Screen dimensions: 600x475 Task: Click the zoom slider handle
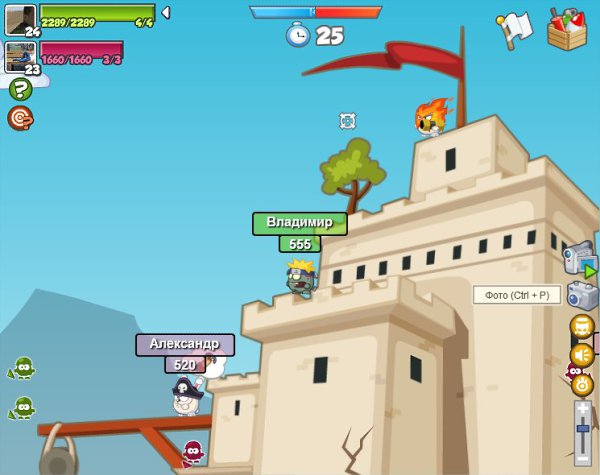click(x=582, y=428)
